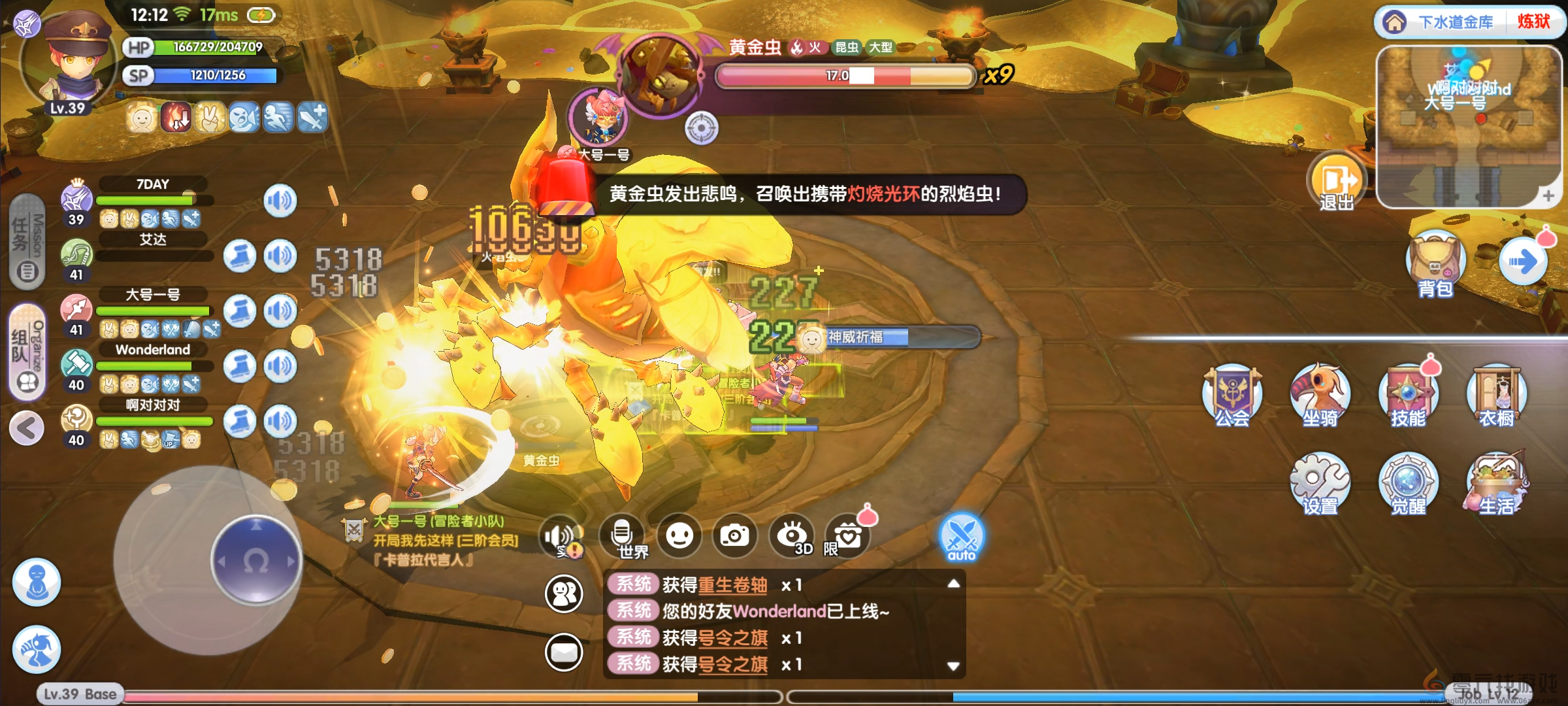This screenshot has width=1568, height=706.
Task: Open the 衣橱 wardrobe
Action: [x=1496, y=395]
